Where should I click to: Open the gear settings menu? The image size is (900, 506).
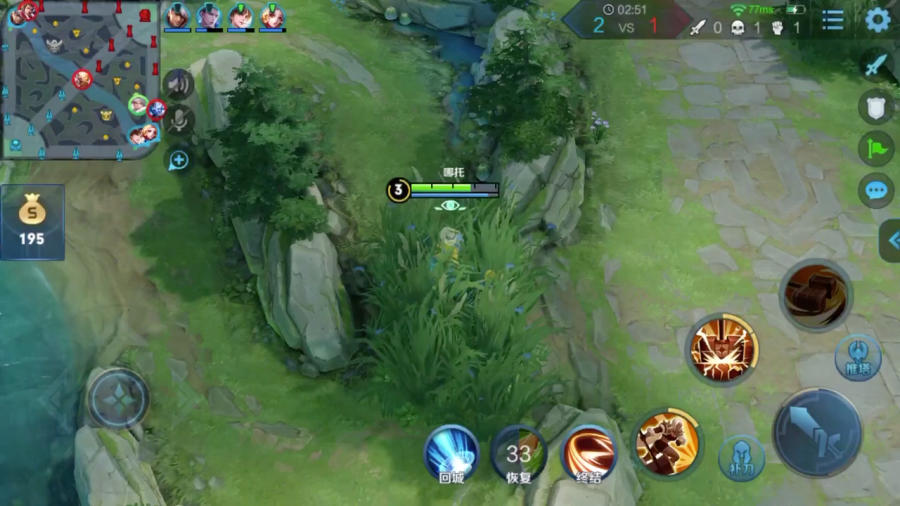877,20
